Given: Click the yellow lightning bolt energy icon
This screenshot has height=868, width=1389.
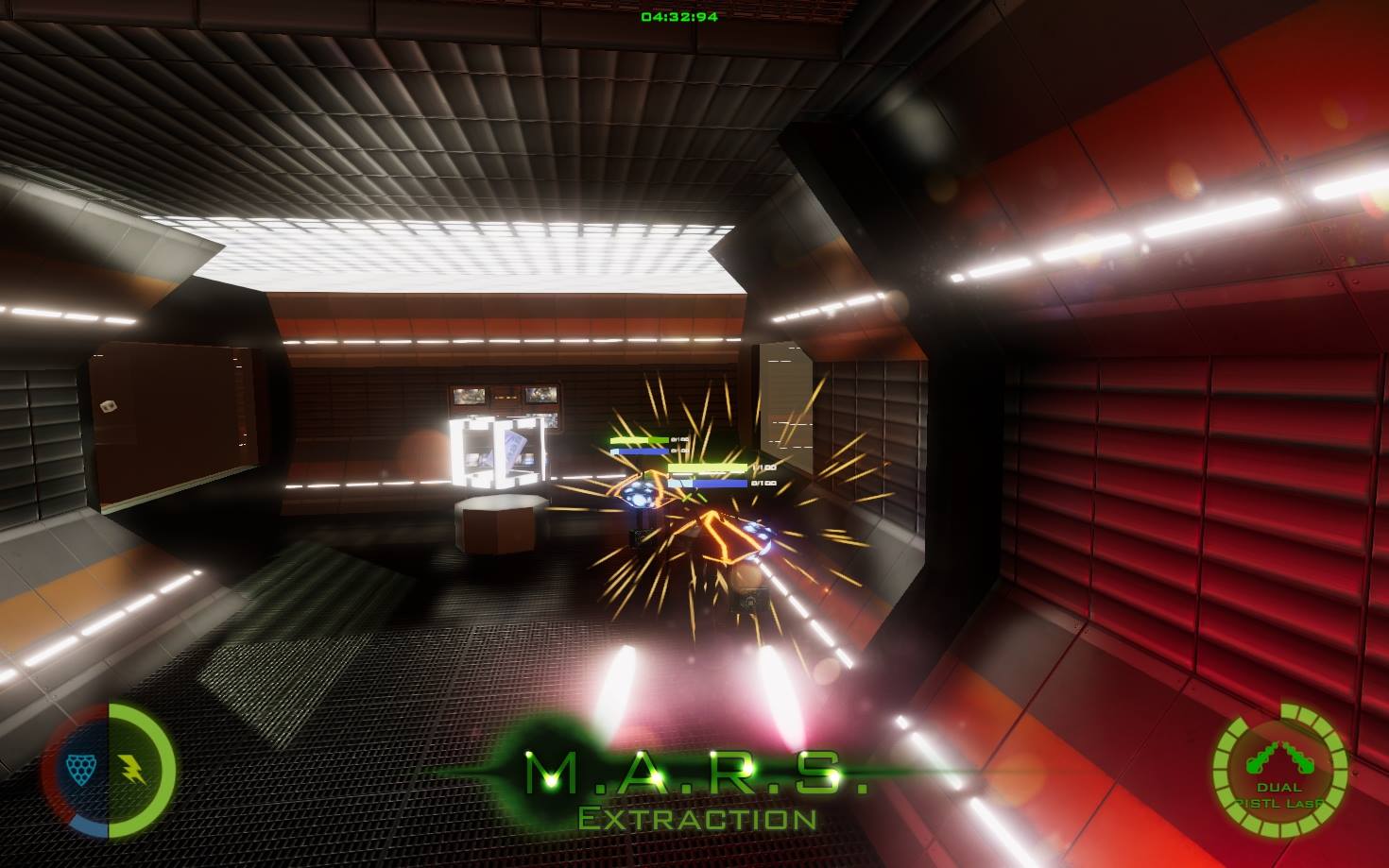Looking at the screenshot, I should (133, 771).
